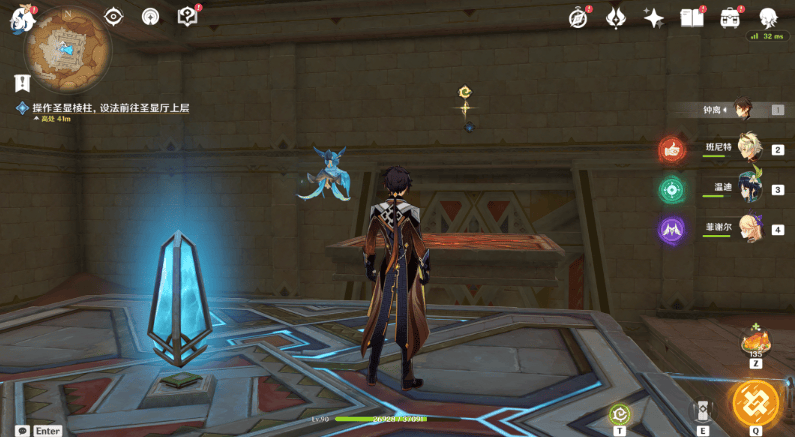Open the Battle Pass icon
This screenshot has width=795, height=437.
731,17
